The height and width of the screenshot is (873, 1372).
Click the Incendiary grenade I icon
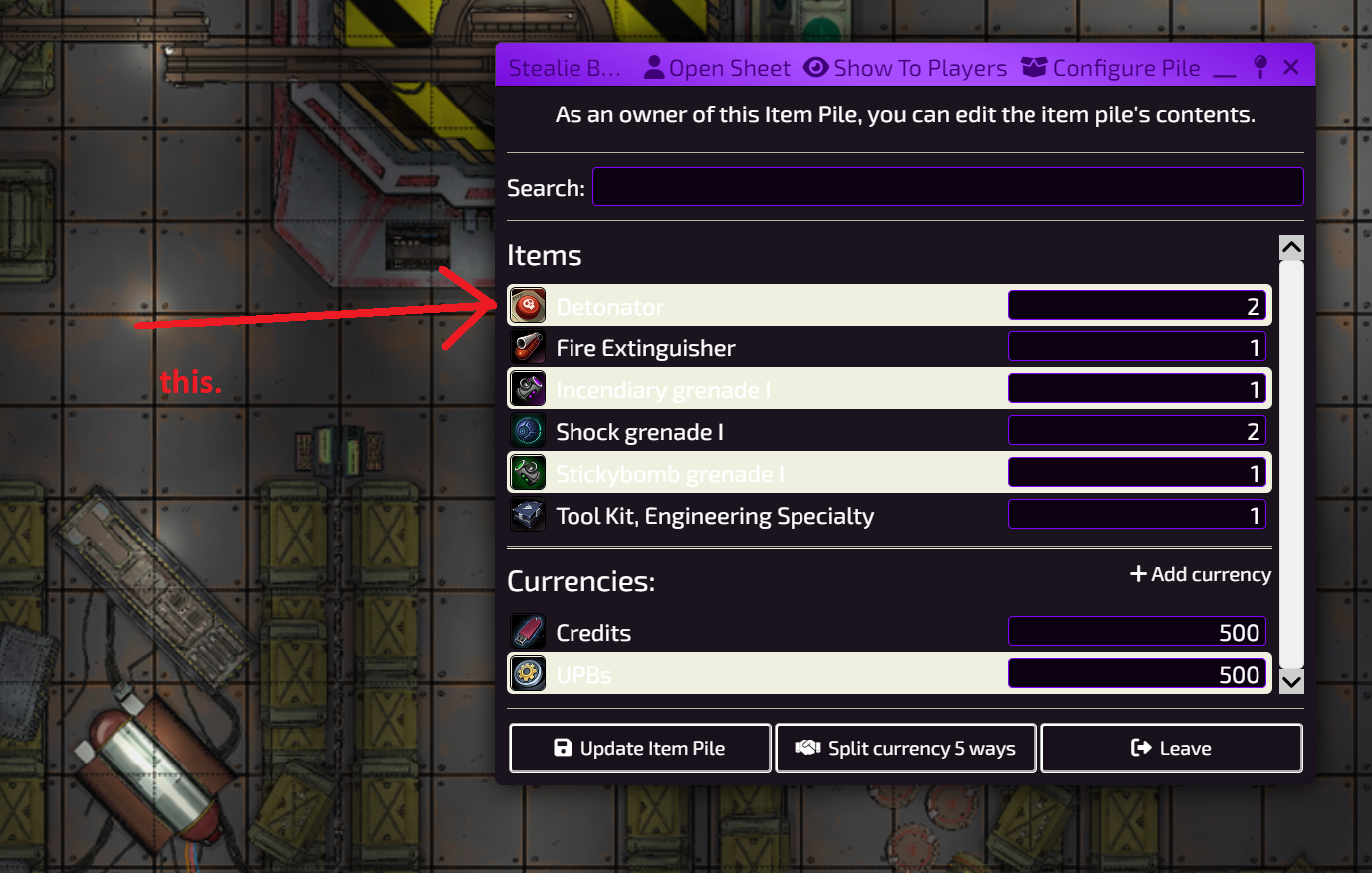tap(528, 388)
